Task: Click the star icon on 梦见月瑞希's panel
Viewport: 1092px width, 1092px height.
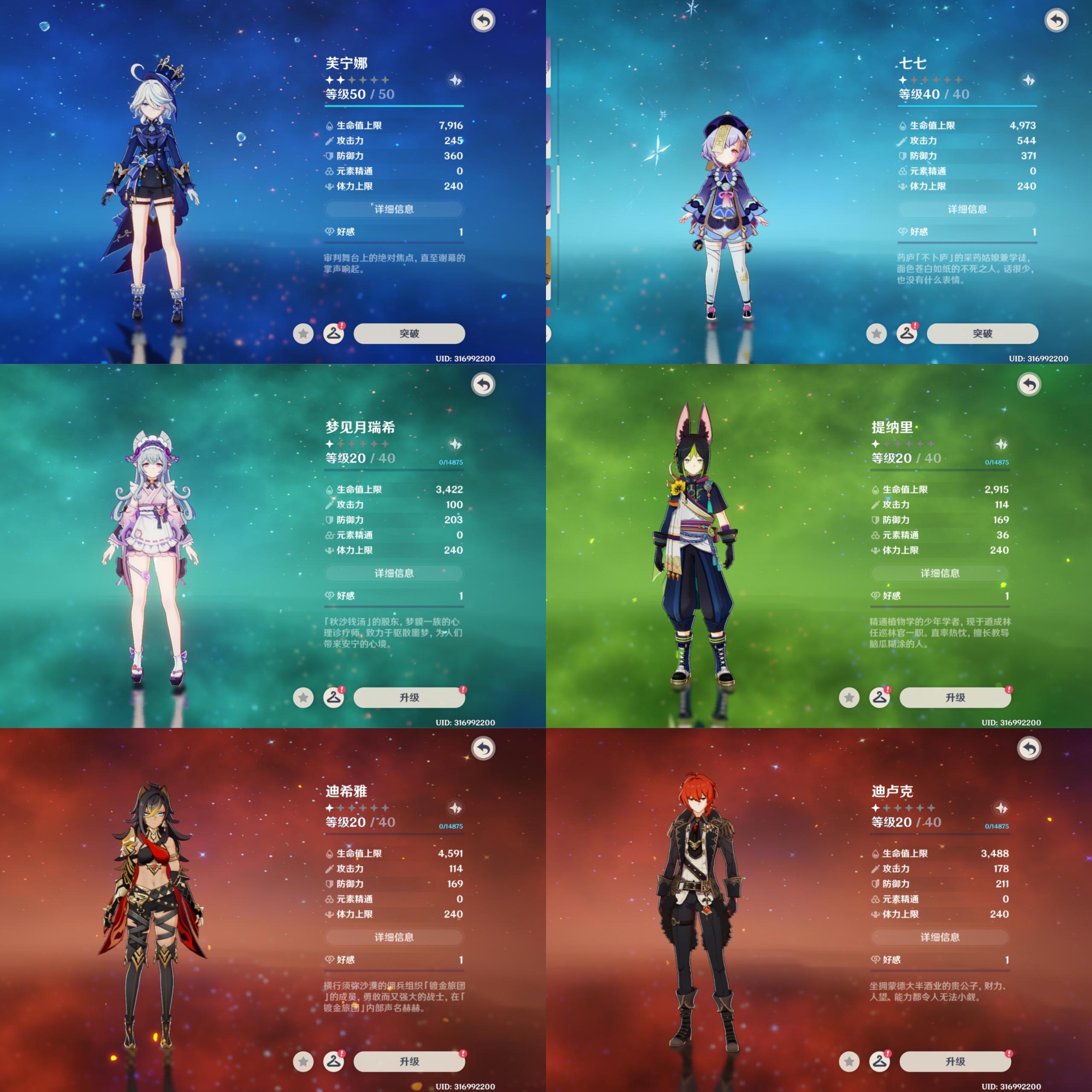Action: (304, 697)
